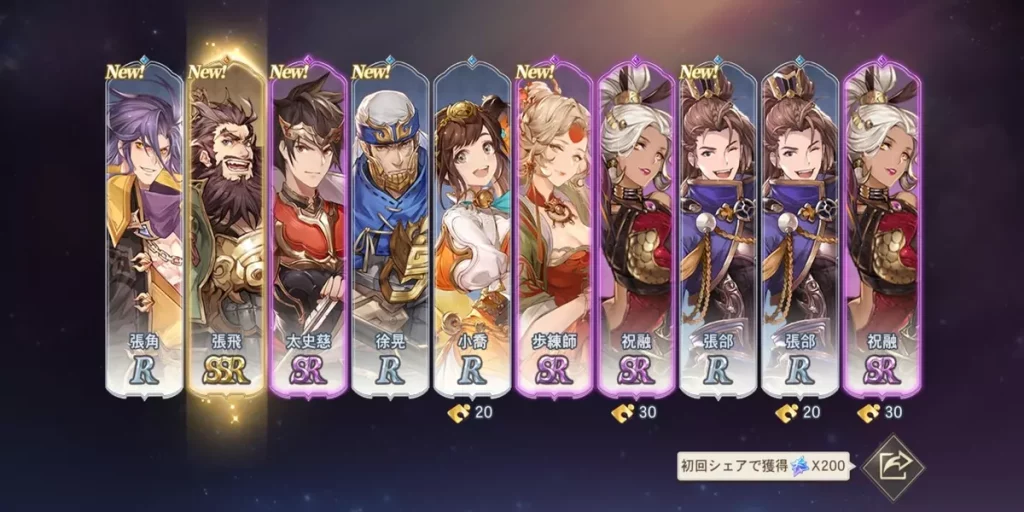Open the 小喬 R card
This screenshot has height=512, width=1024.
coord(472,230)
